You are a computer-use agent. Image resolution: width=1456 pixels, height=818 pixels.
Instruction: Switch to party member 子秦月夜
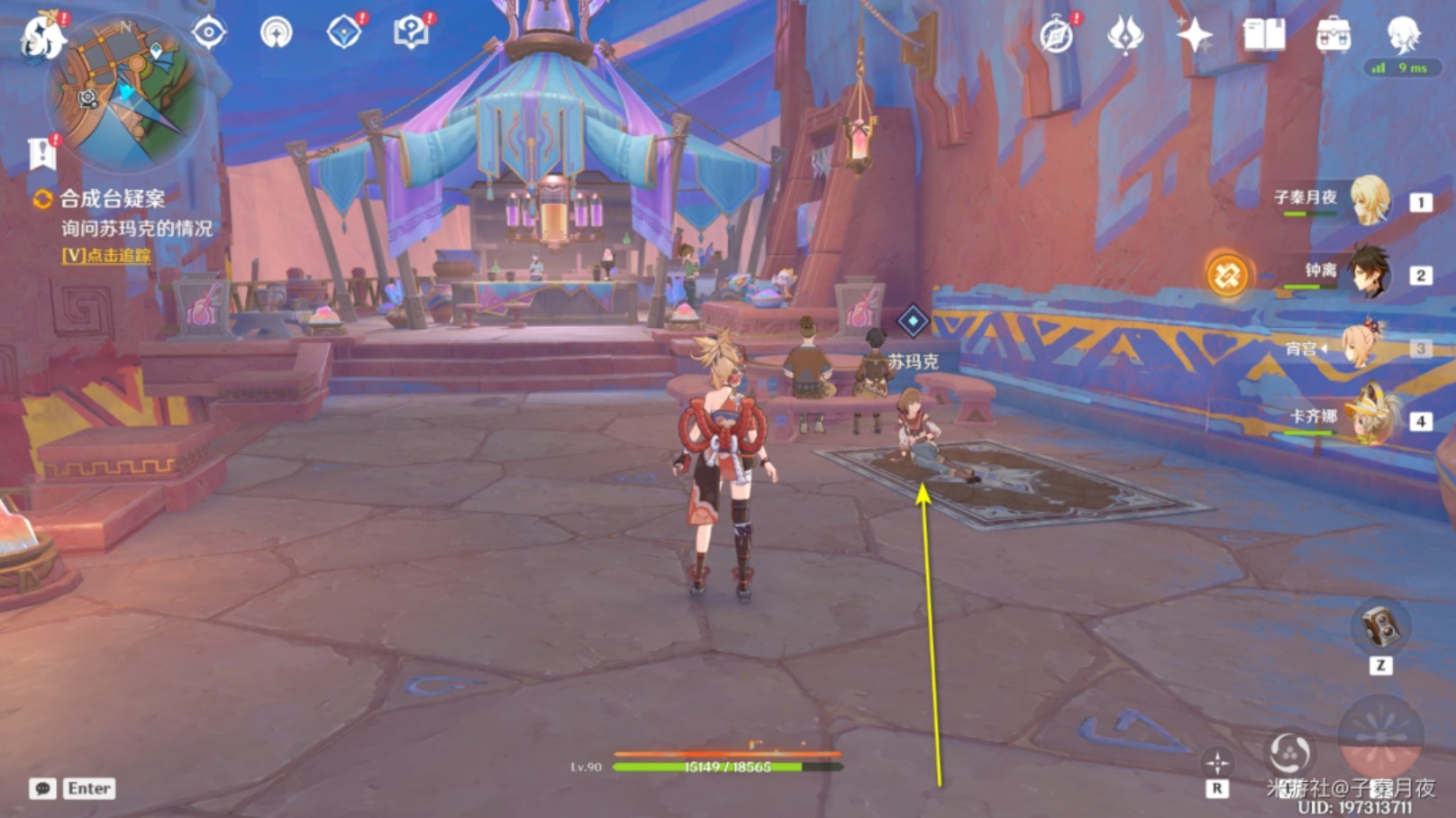[1369, 200]
